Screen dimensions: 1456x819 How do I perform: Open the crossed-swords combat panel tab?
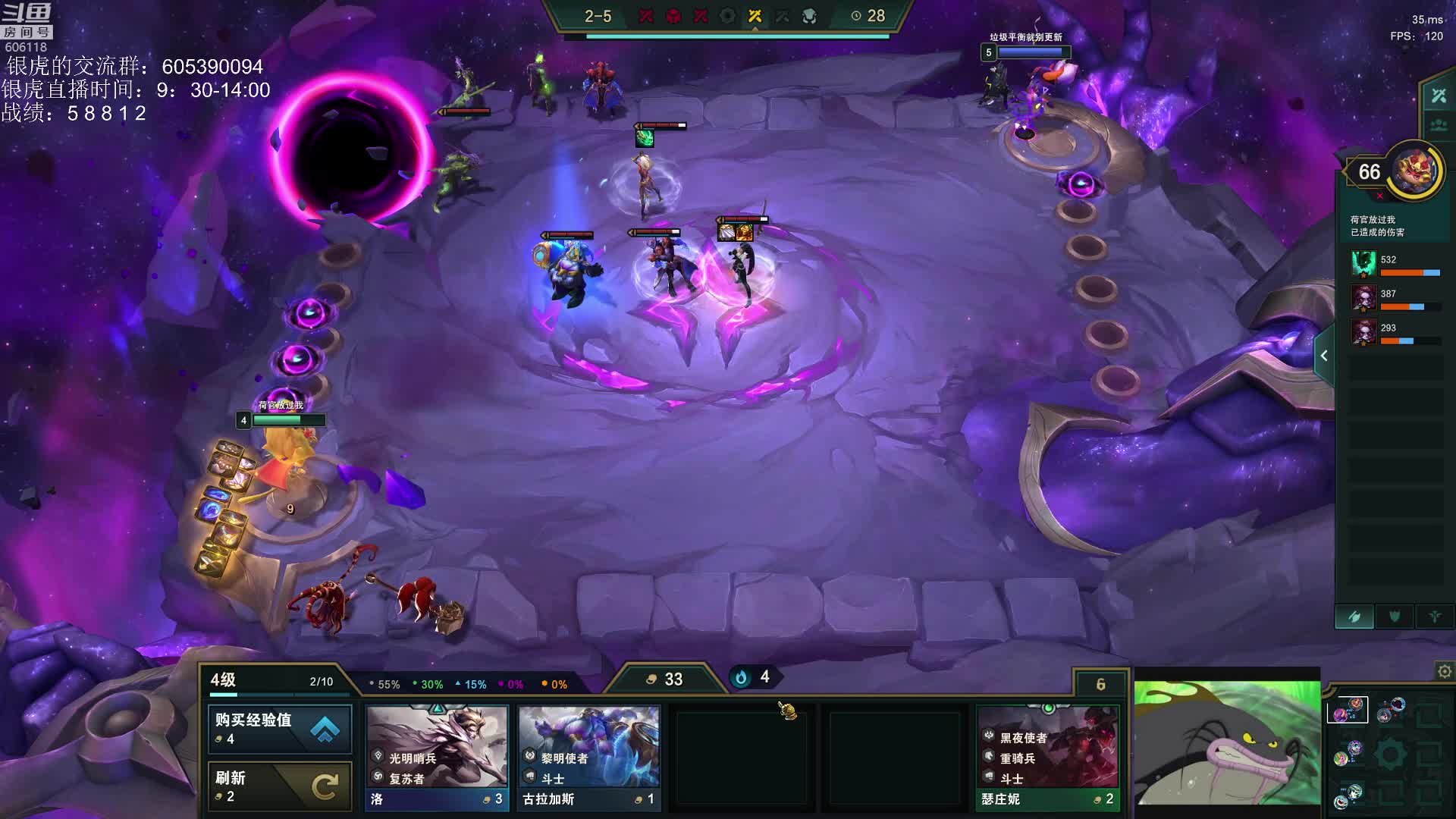tap(1438, 96)
